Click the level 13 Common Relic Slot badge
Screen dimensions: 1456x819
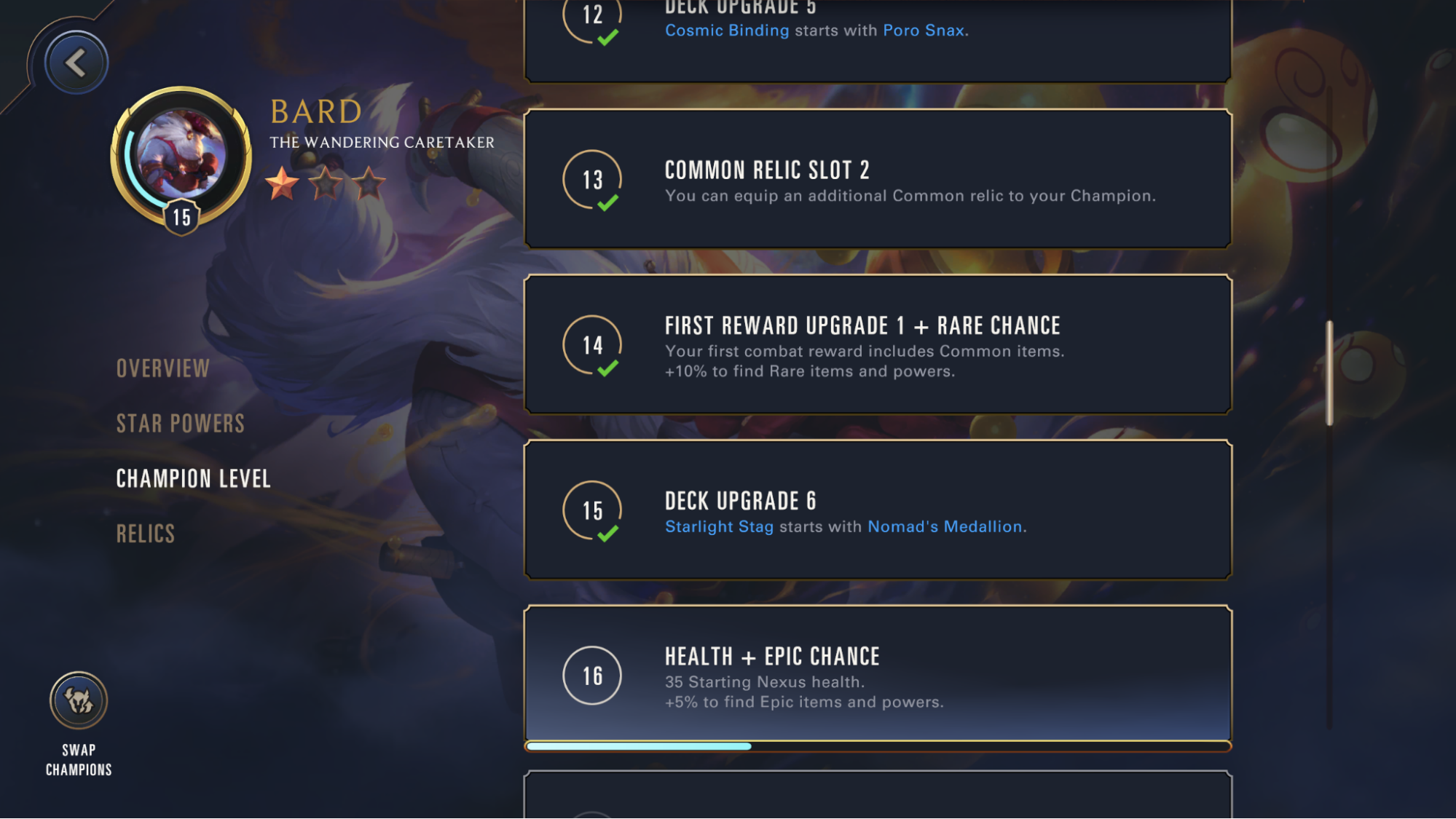click(x=591, y=178)
